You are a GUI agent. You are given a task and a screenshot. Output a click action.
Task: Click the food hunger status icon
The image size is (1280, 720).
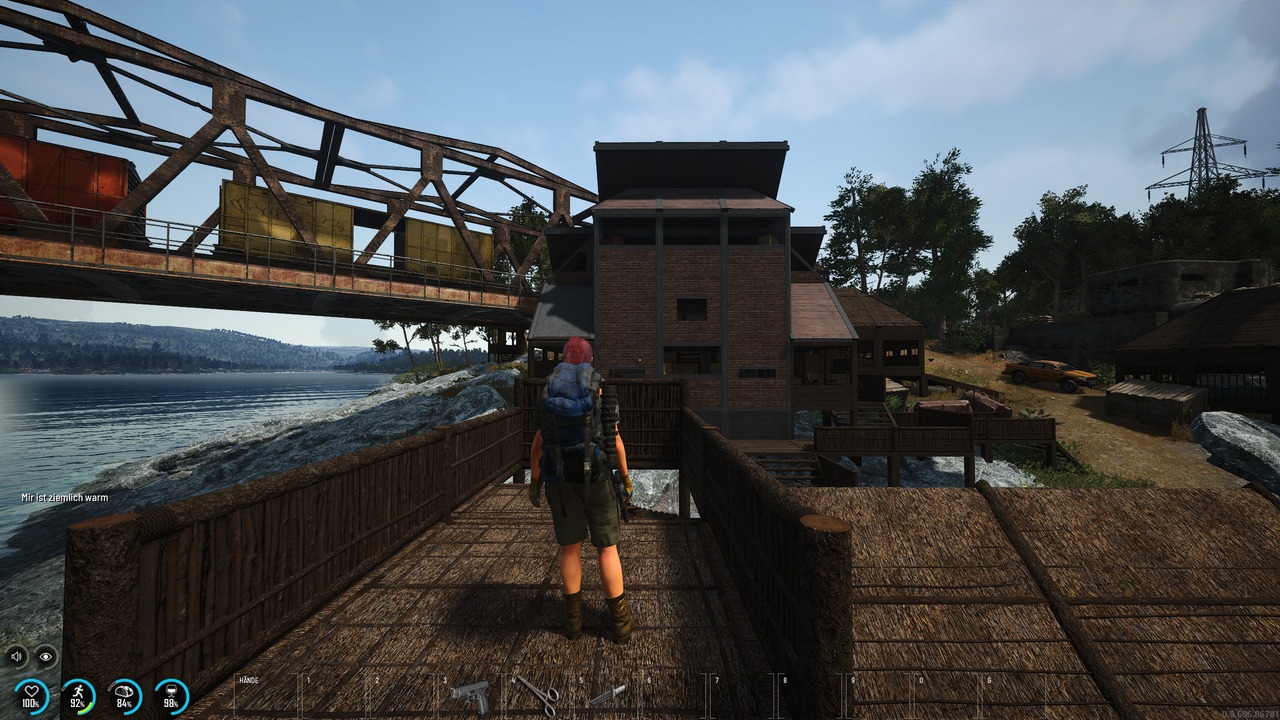[x=125, y=696]
